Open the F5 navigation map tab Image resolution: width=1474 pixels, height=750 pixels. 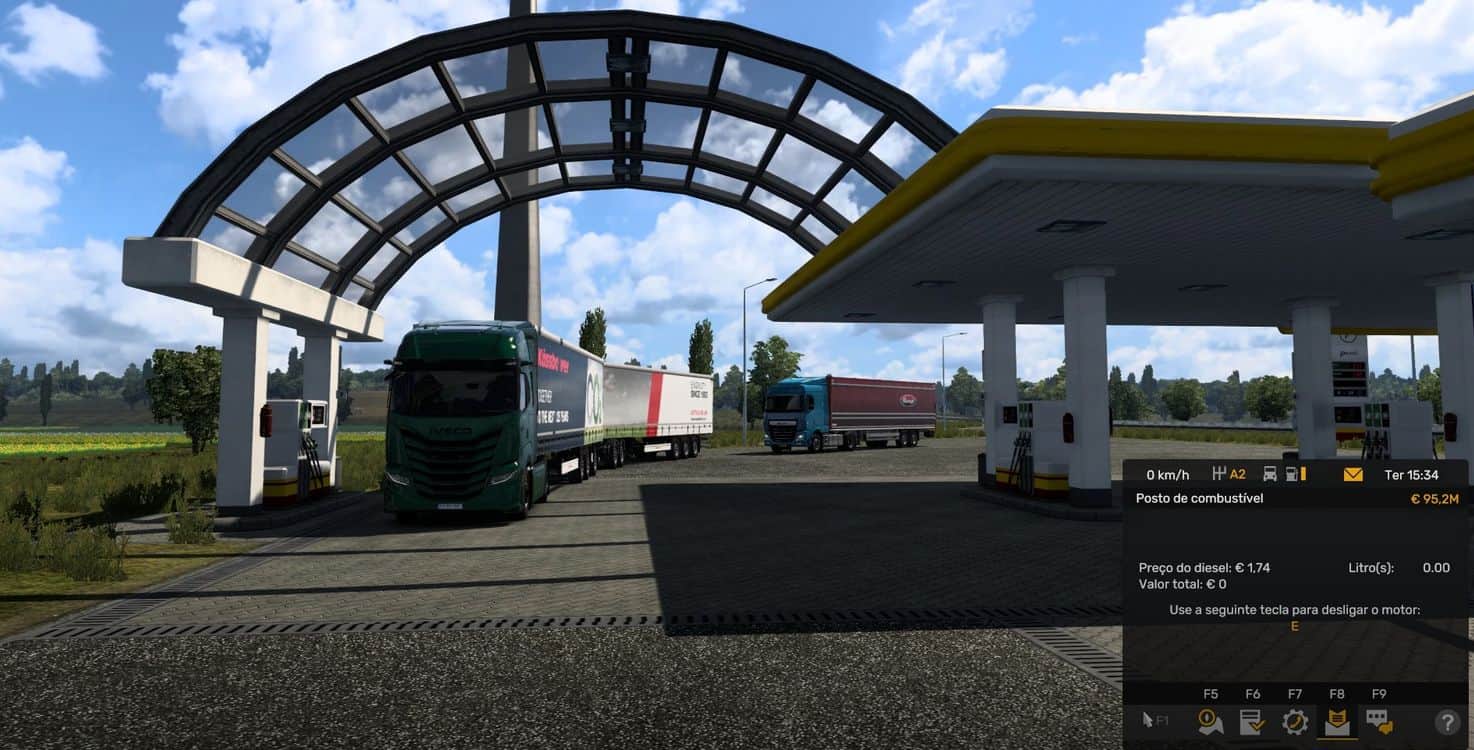click(1210, 721)
